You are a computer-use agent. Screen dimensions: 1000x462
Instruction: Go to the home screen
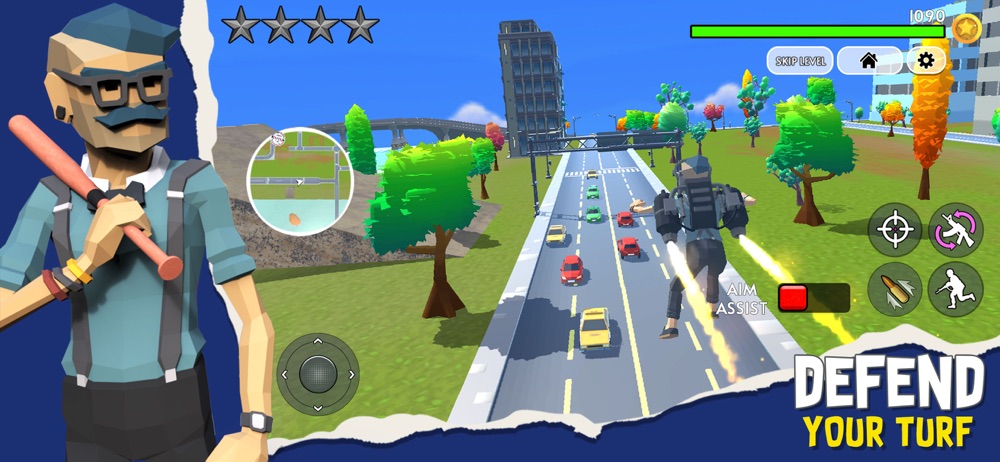(x=868, y=60)
